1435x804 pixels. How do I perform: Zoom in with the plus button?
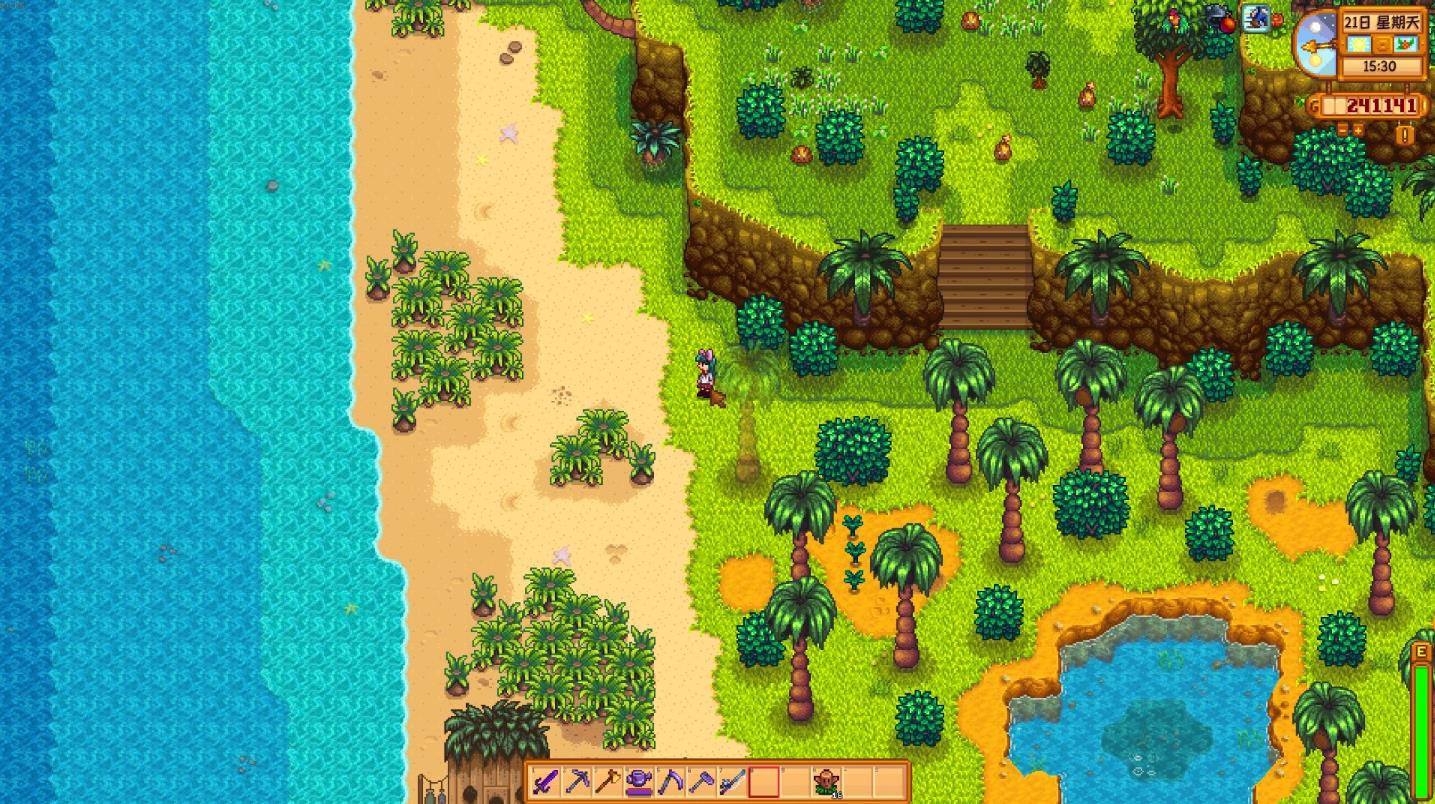tap(1359, 130)
